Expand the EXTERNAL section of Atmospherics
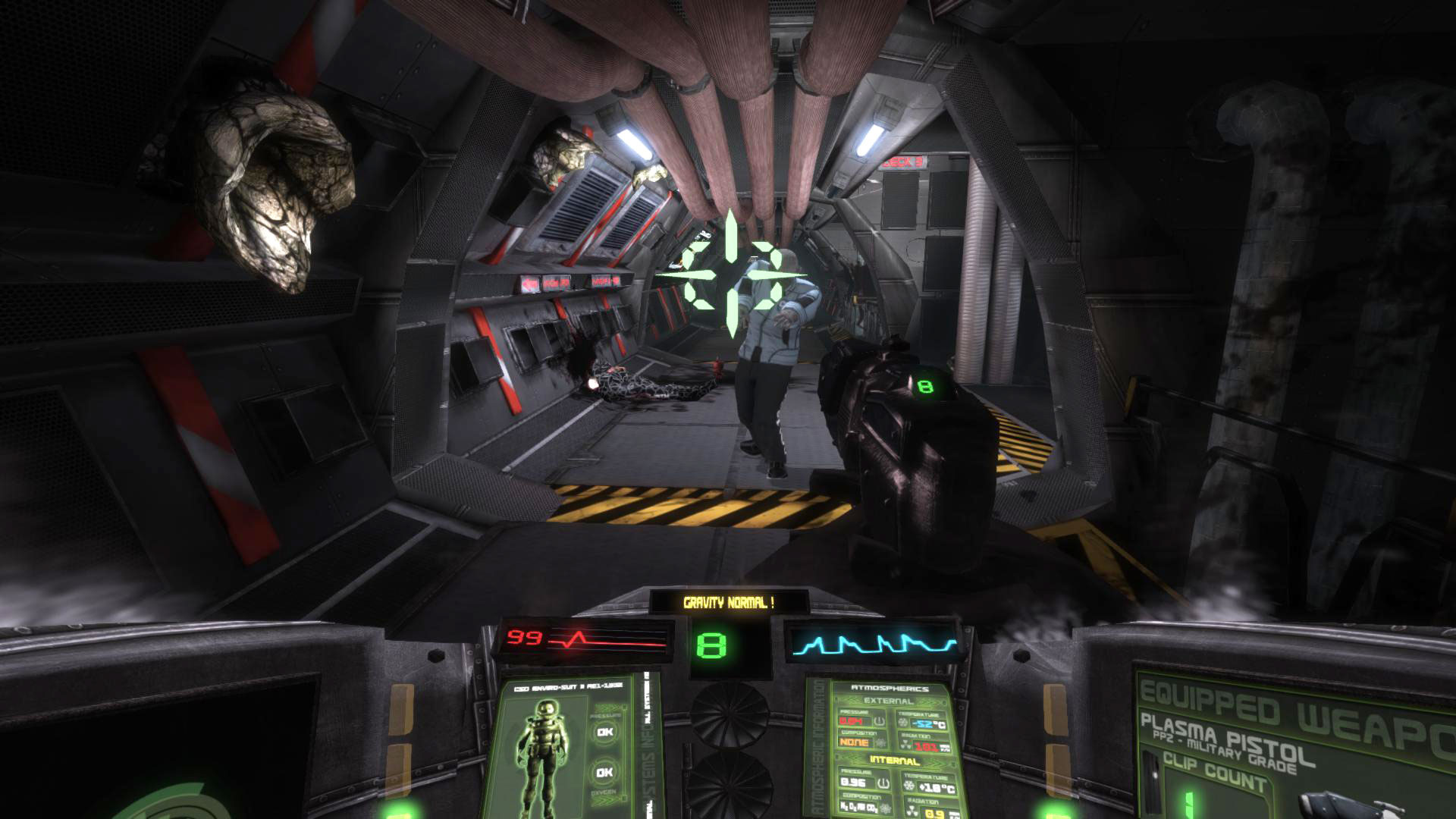 pyautogui.click(x=888, y=701)
